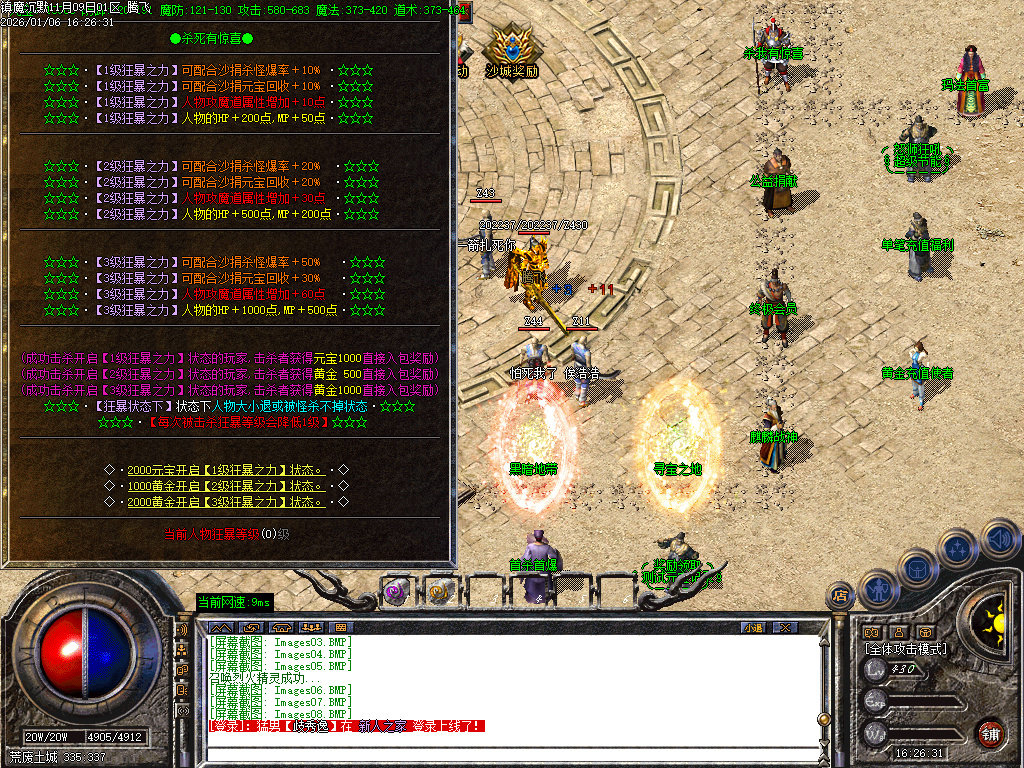1024x768 pixels.
Task: Open the character figure round button
Action: 876,588
